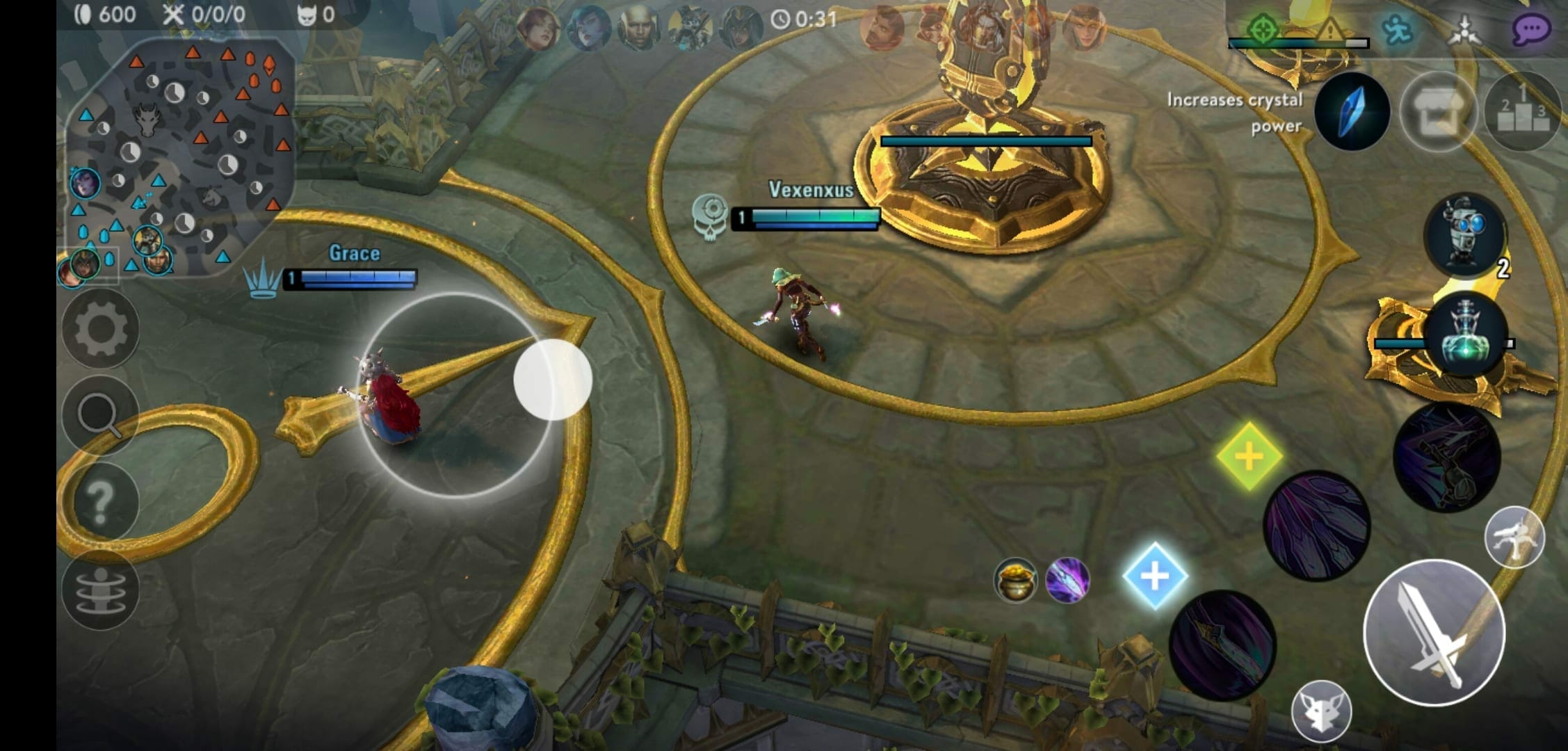Screen dimensions: 1568x751
Task: Activate the recall teleport button
Action: pos(101,590)
